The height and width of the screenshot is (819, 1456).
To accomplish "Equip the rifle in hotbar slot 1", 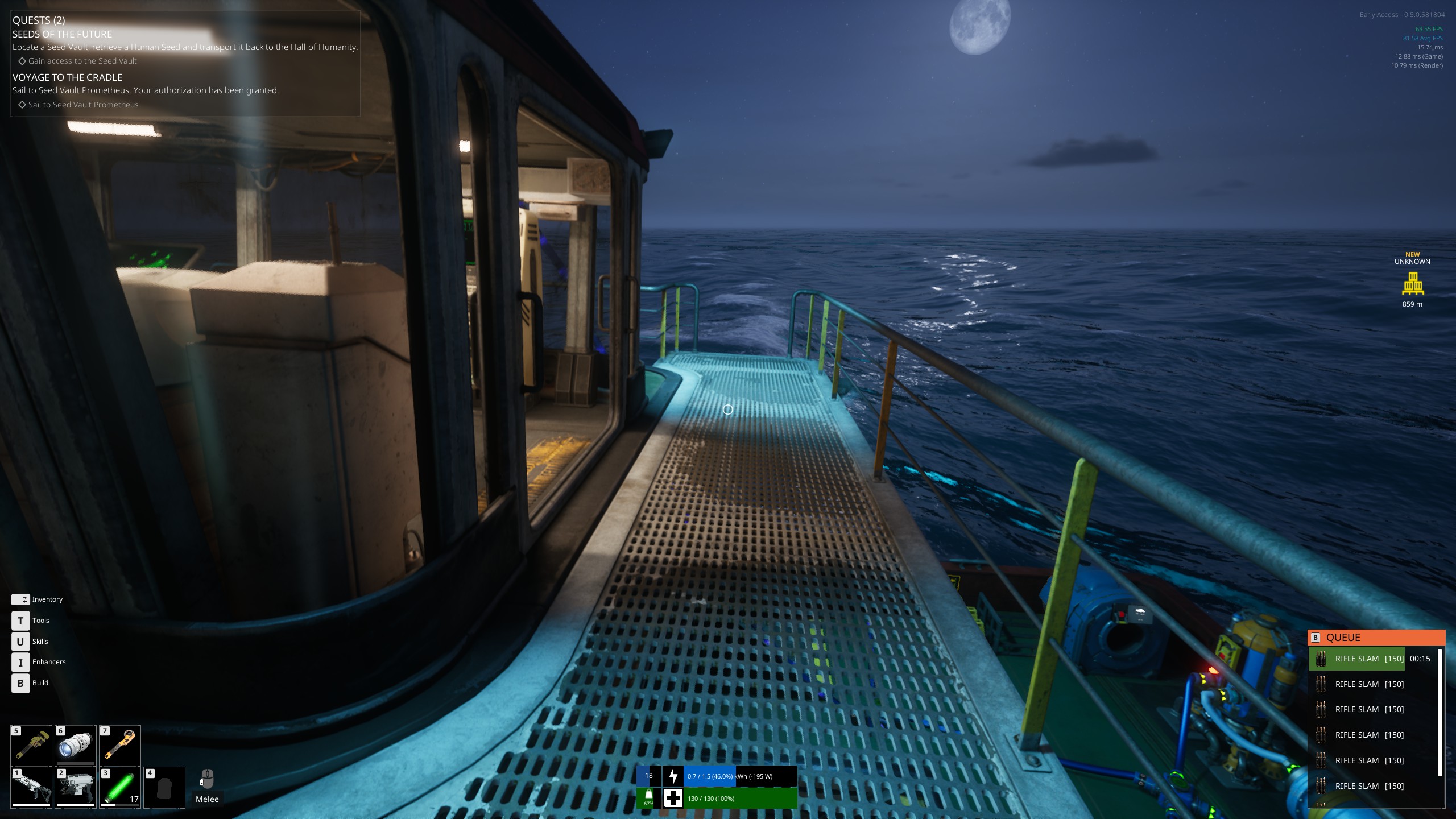I will coord(31,787).
